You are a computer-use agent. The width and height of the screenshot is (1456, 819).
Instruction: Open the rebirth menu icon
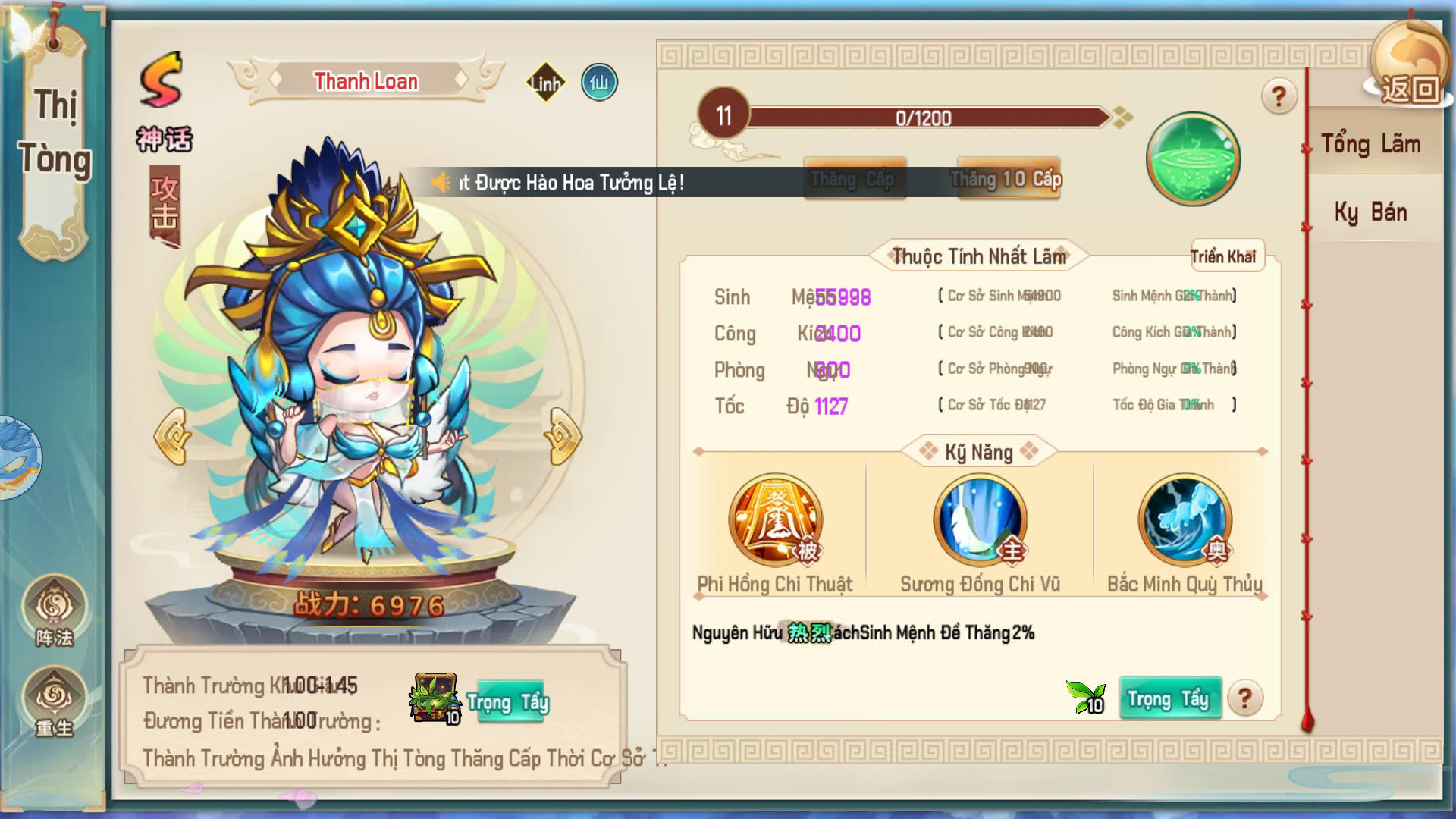click(x=55, y=701)
